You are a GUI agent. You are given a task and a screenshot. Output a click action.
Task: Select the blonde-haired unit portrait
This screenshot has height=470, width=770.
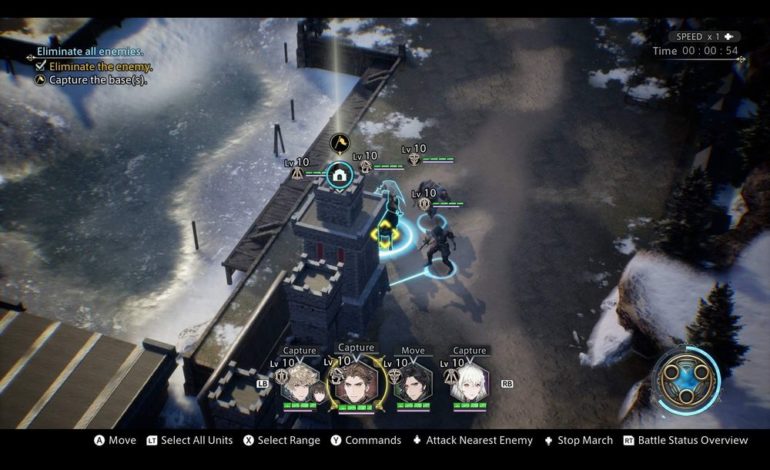[x=298, y=381]
